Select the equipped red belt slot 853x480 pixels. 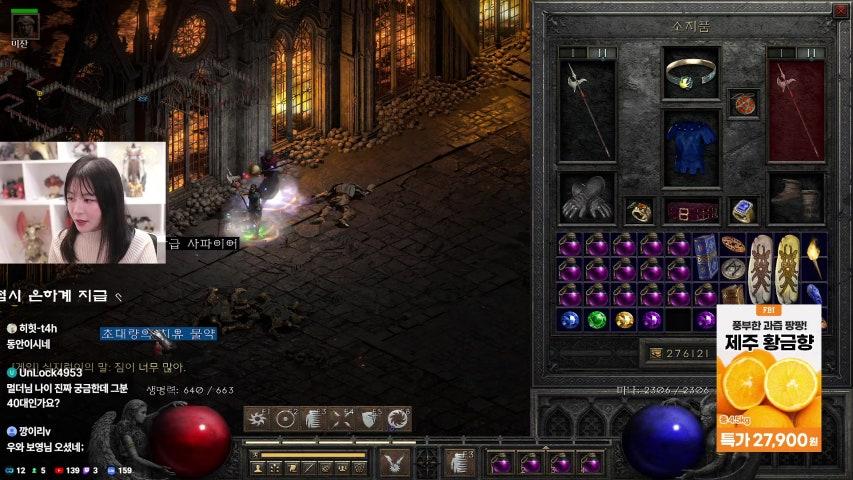click(x=690, y=211)
